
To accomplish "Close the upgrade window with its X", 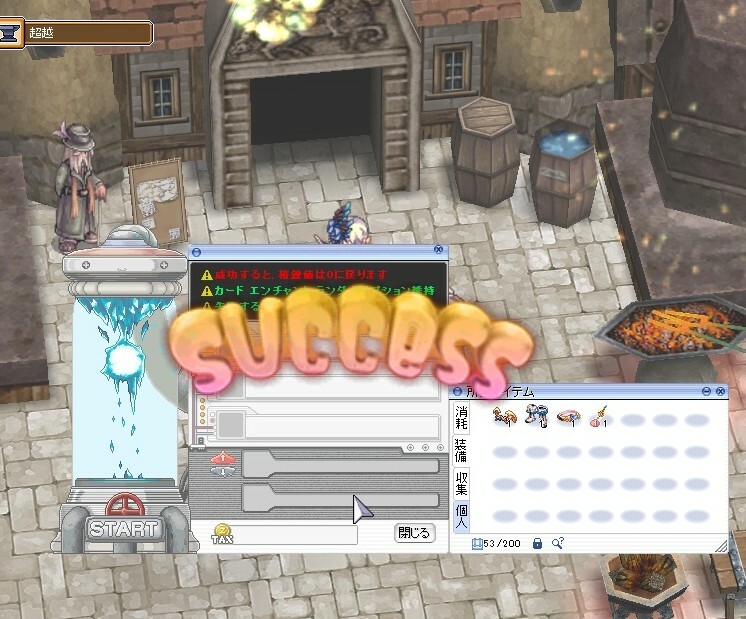I will 438,250.
